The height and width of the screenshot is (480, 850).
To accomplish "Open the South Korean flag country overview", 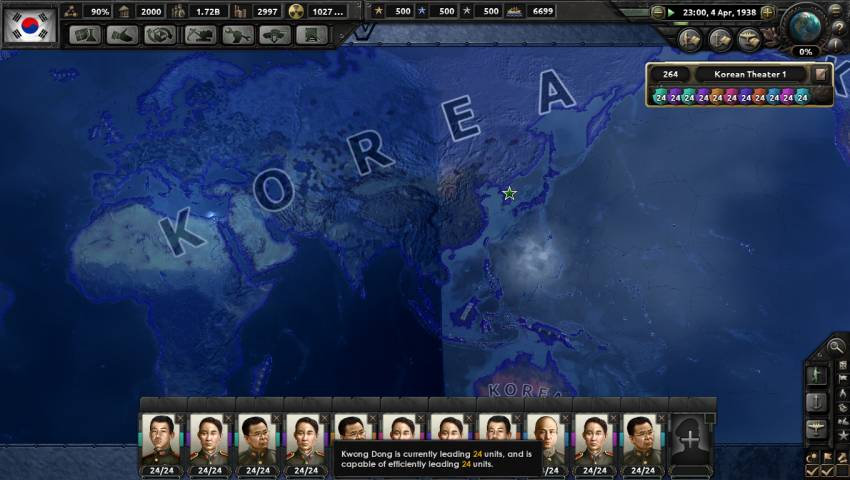I will 28,24.
